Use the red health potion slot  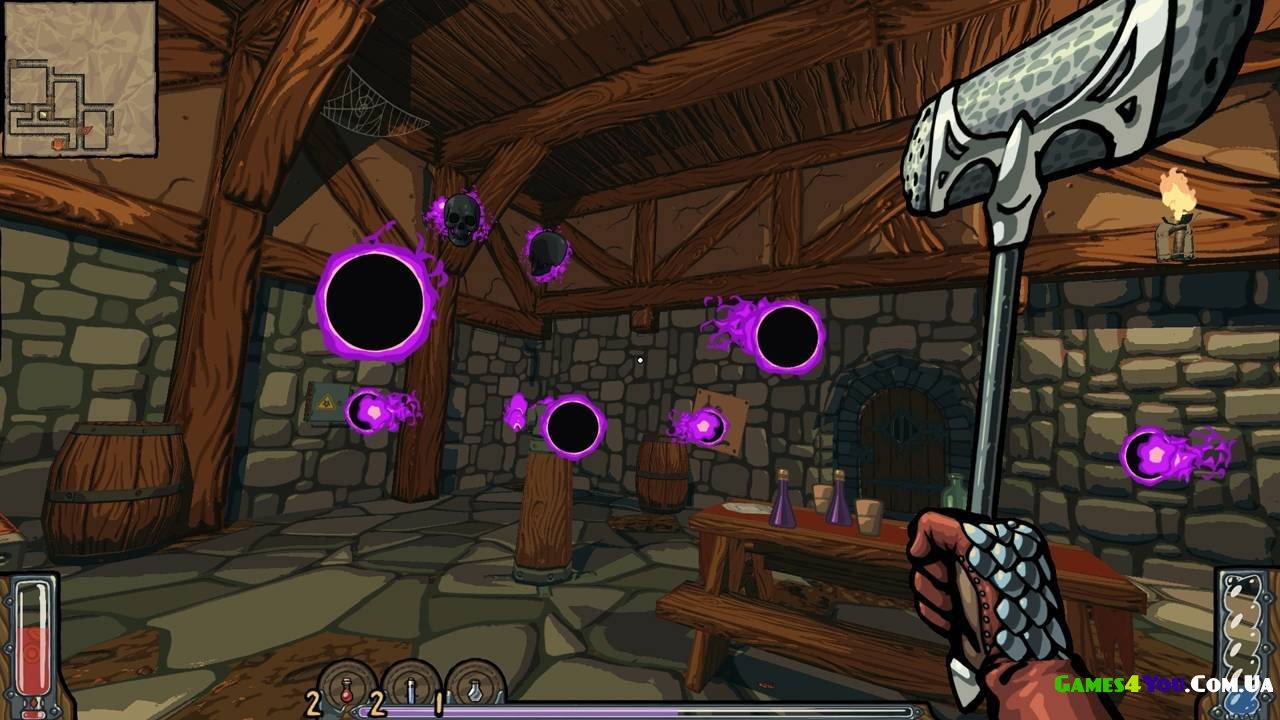[346, 689]
